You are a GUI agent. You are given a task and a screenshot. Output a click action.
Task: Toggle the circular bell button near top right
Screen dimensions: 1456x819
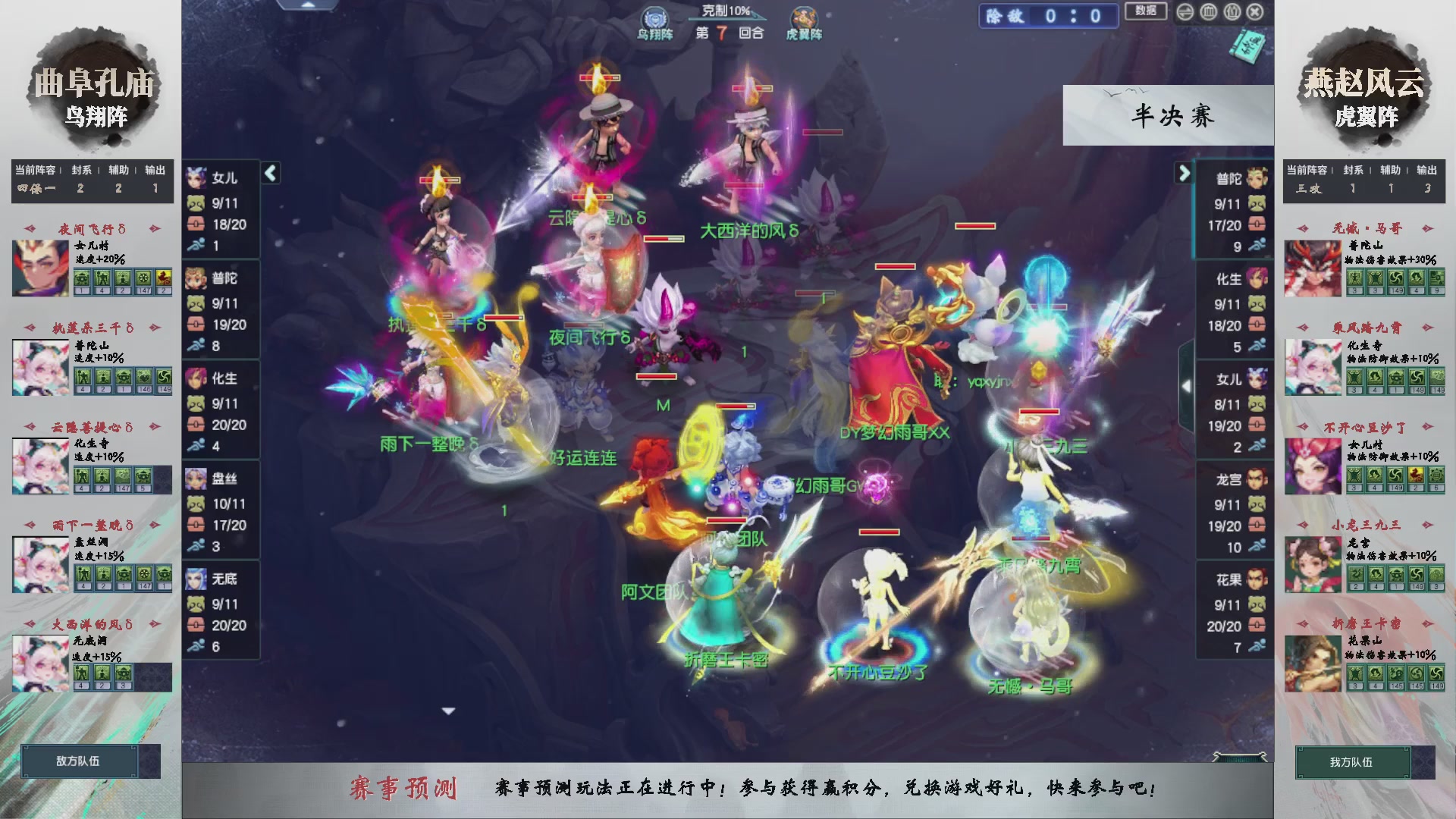[x=1231, y=12]
